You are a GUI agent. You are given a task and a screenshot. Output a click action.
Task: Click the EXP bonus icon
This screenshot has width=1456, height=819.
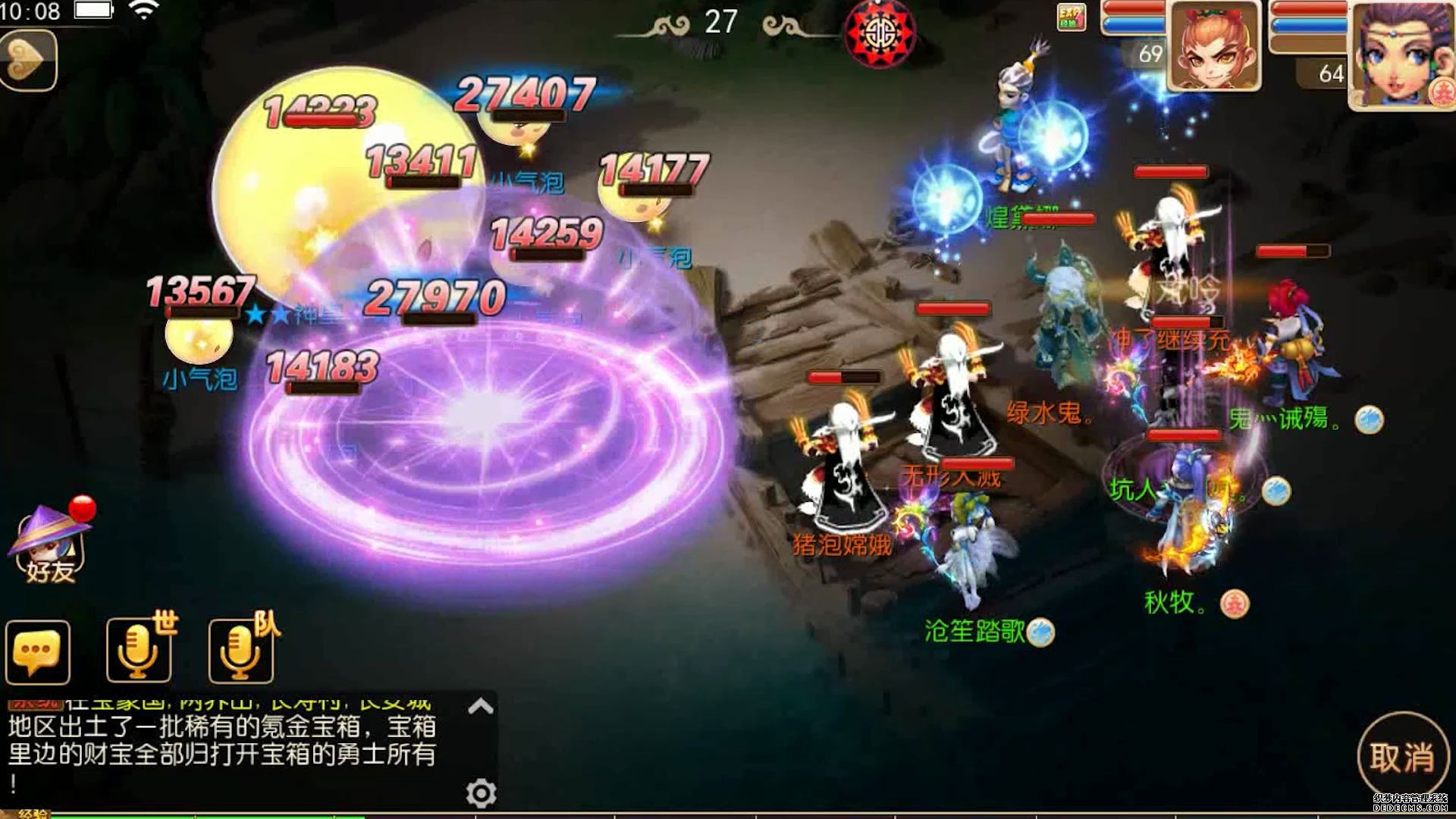[1071, 17]
